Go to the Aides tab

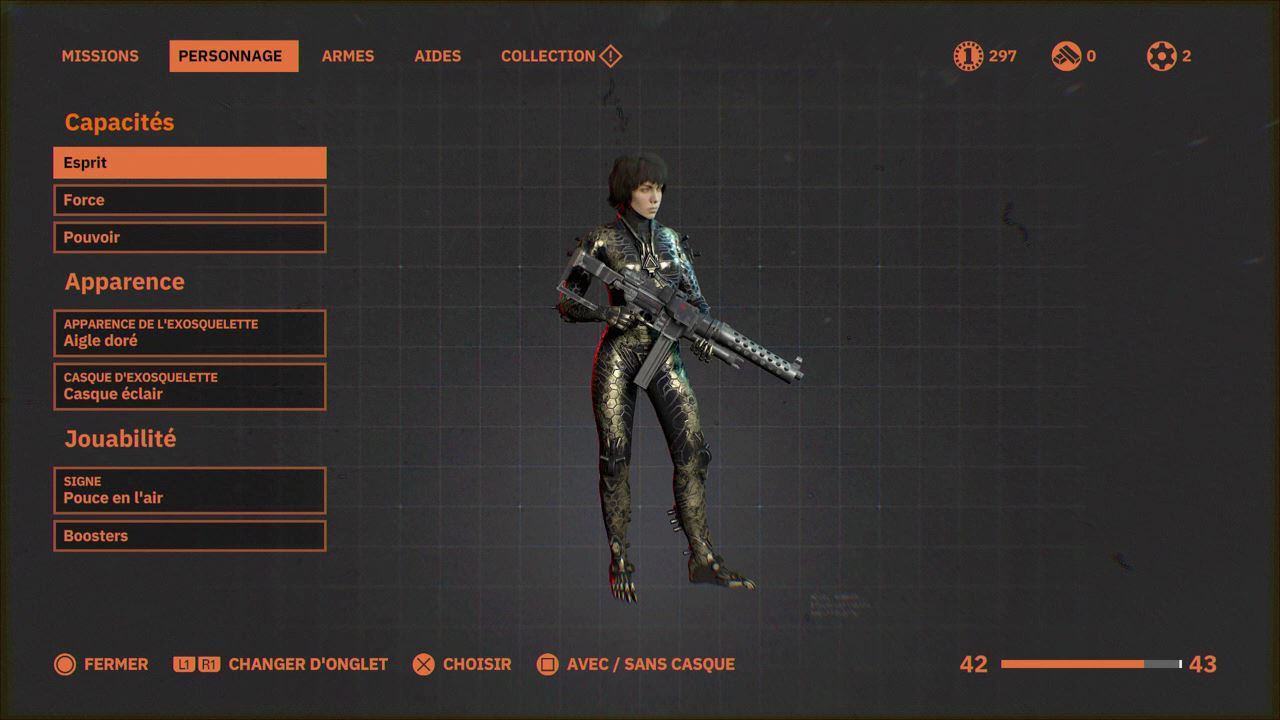click(x=437, y=56)
